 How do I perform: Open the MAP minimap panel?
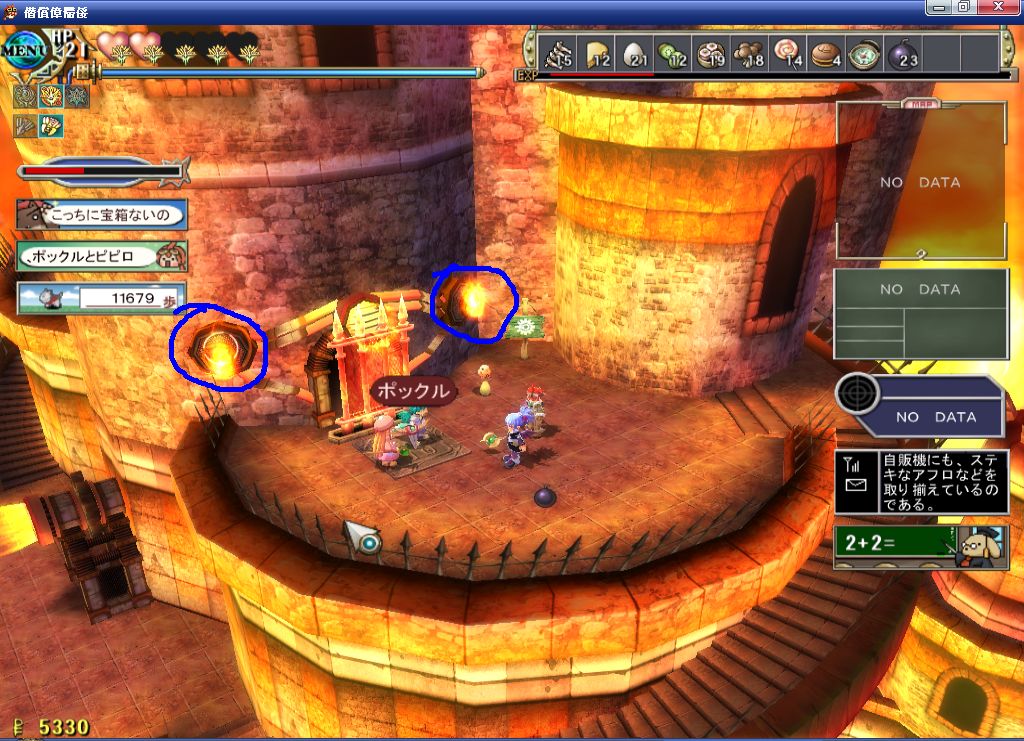(x=920, y=180)
